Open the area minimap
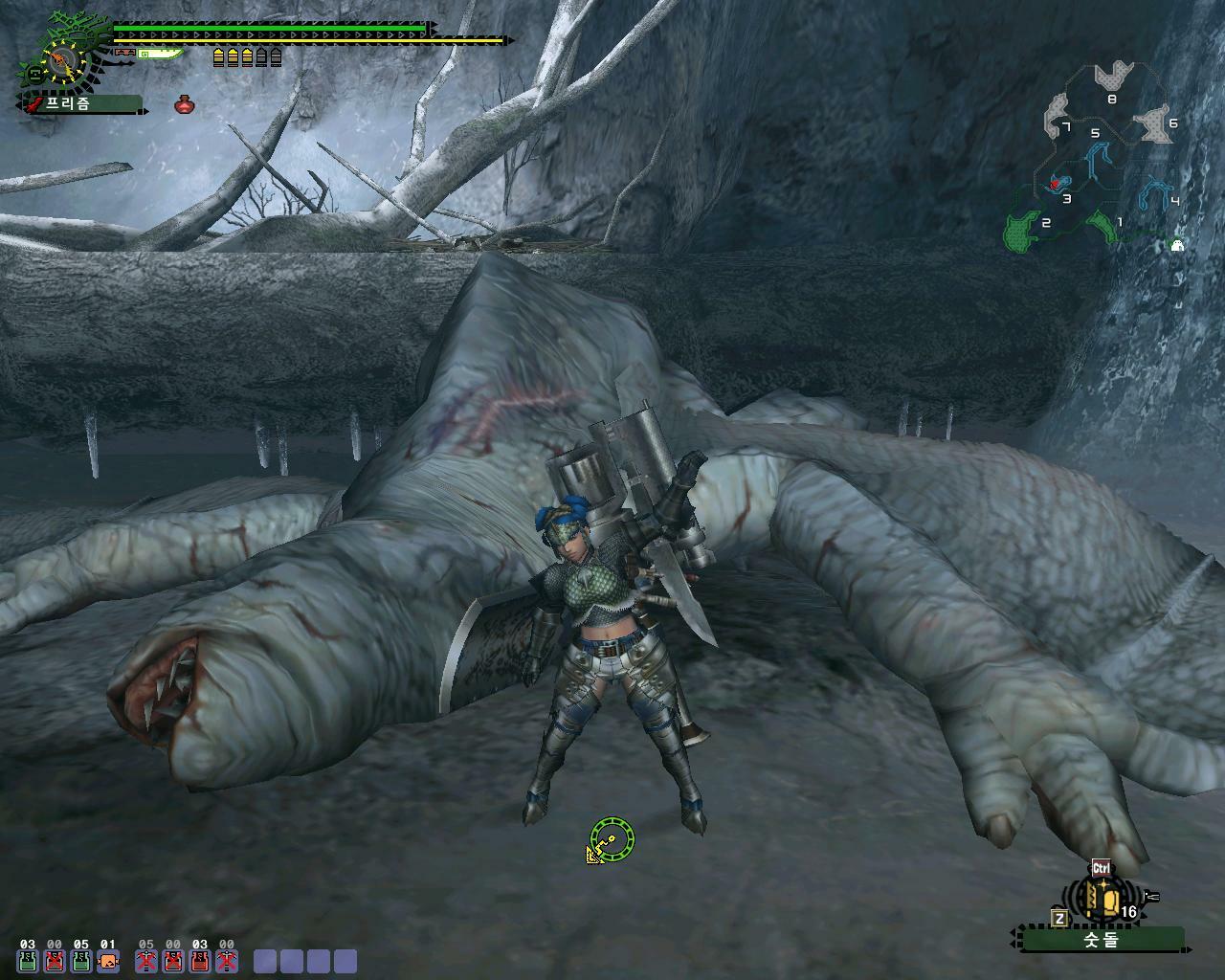 click(x=1101, y=158)
